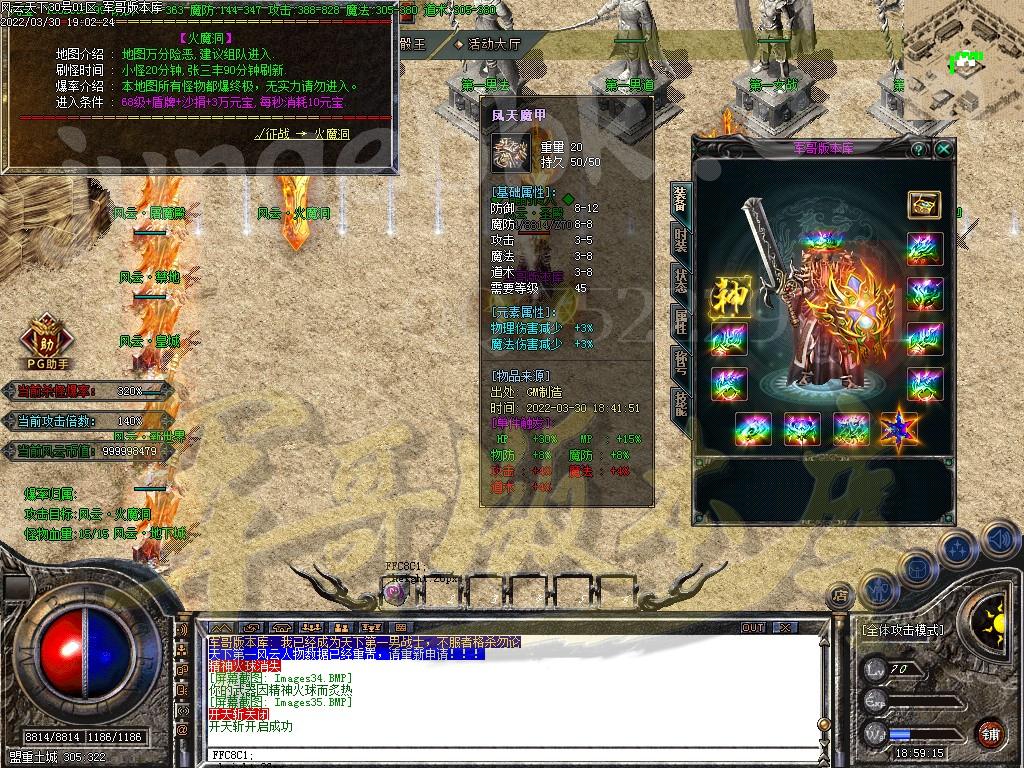Open the red 铺 stall button

pyautogui.click(x=989, y=733)
